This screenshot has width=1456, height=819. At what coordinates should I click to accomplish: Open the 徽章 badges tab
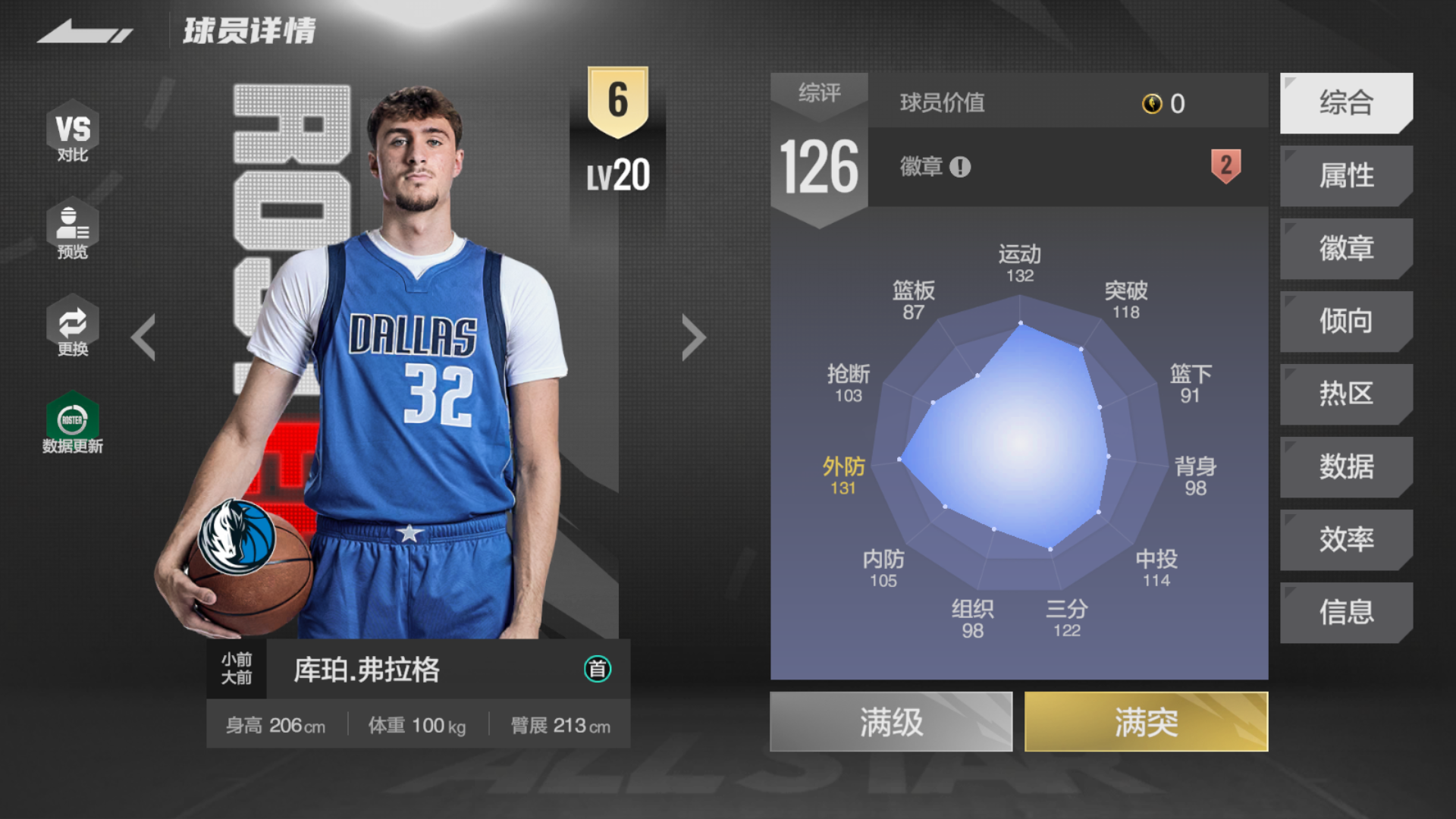[1346, 249]
